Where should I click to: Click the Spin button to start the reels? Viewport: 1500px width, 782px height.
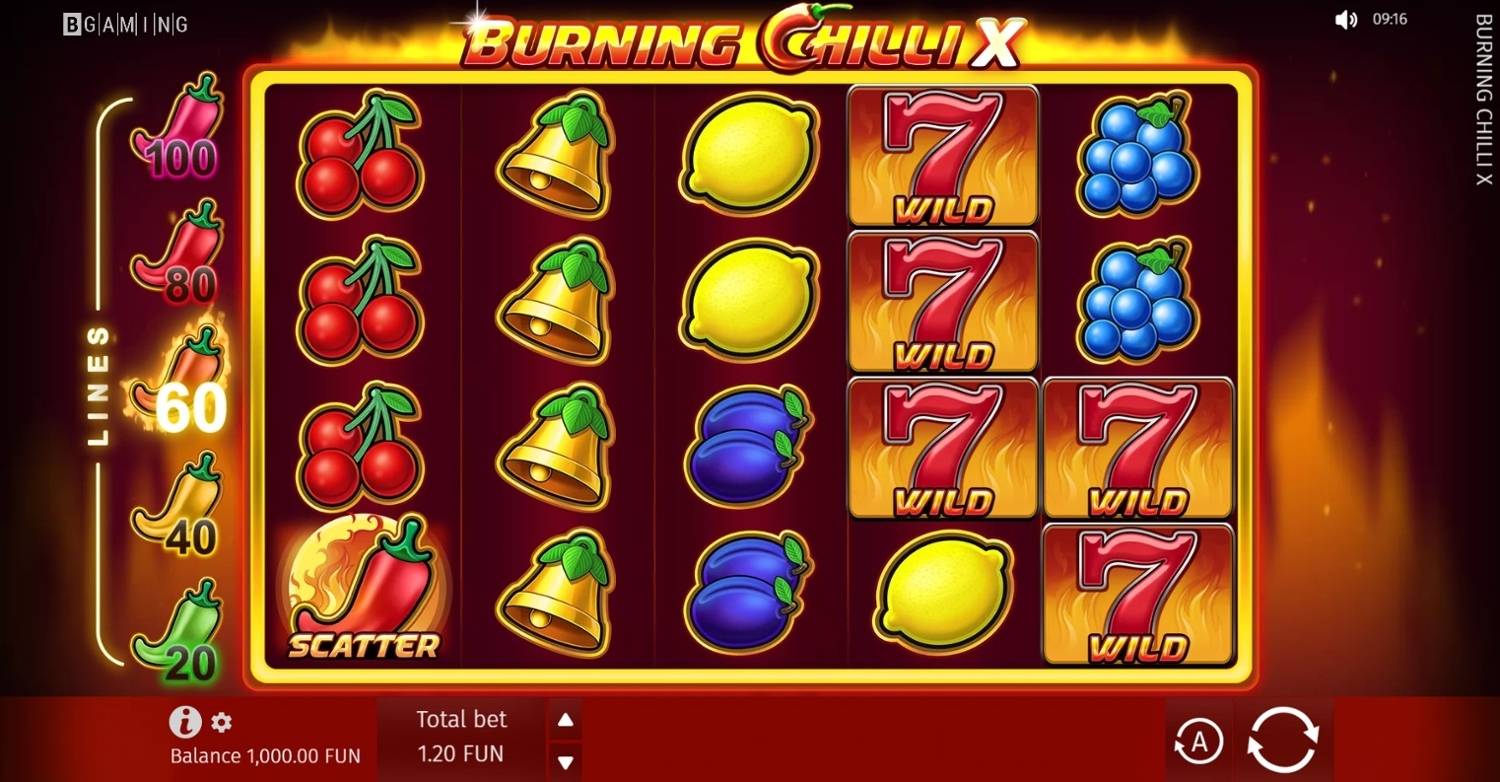[1283, 740]
